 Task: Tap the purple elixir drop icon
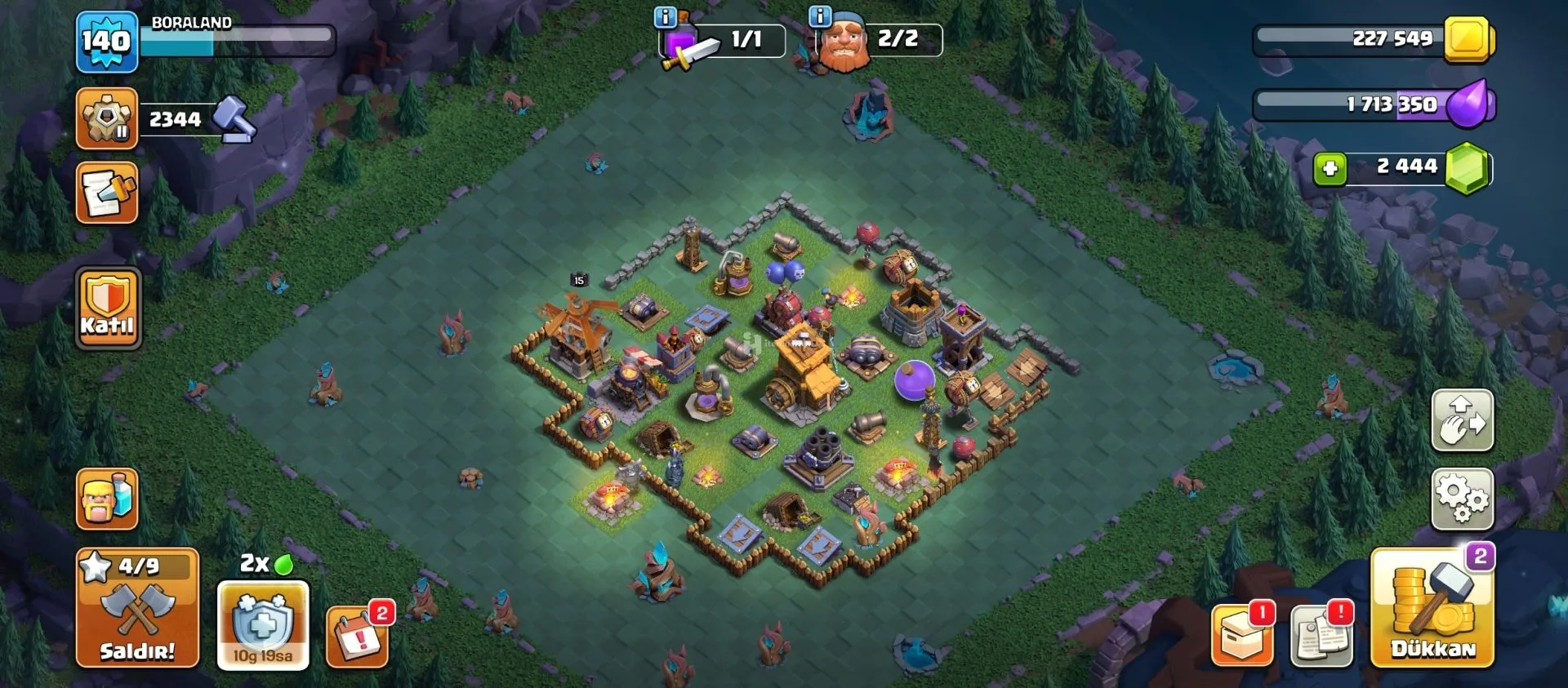(x=1469, y=104)
